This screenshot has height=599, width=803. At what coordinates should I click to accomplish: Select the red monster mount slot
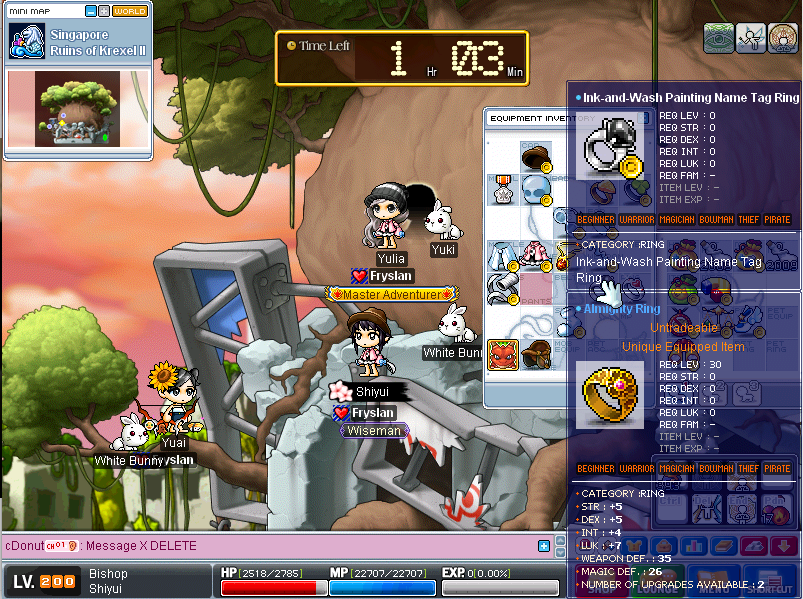pos(502,354)
